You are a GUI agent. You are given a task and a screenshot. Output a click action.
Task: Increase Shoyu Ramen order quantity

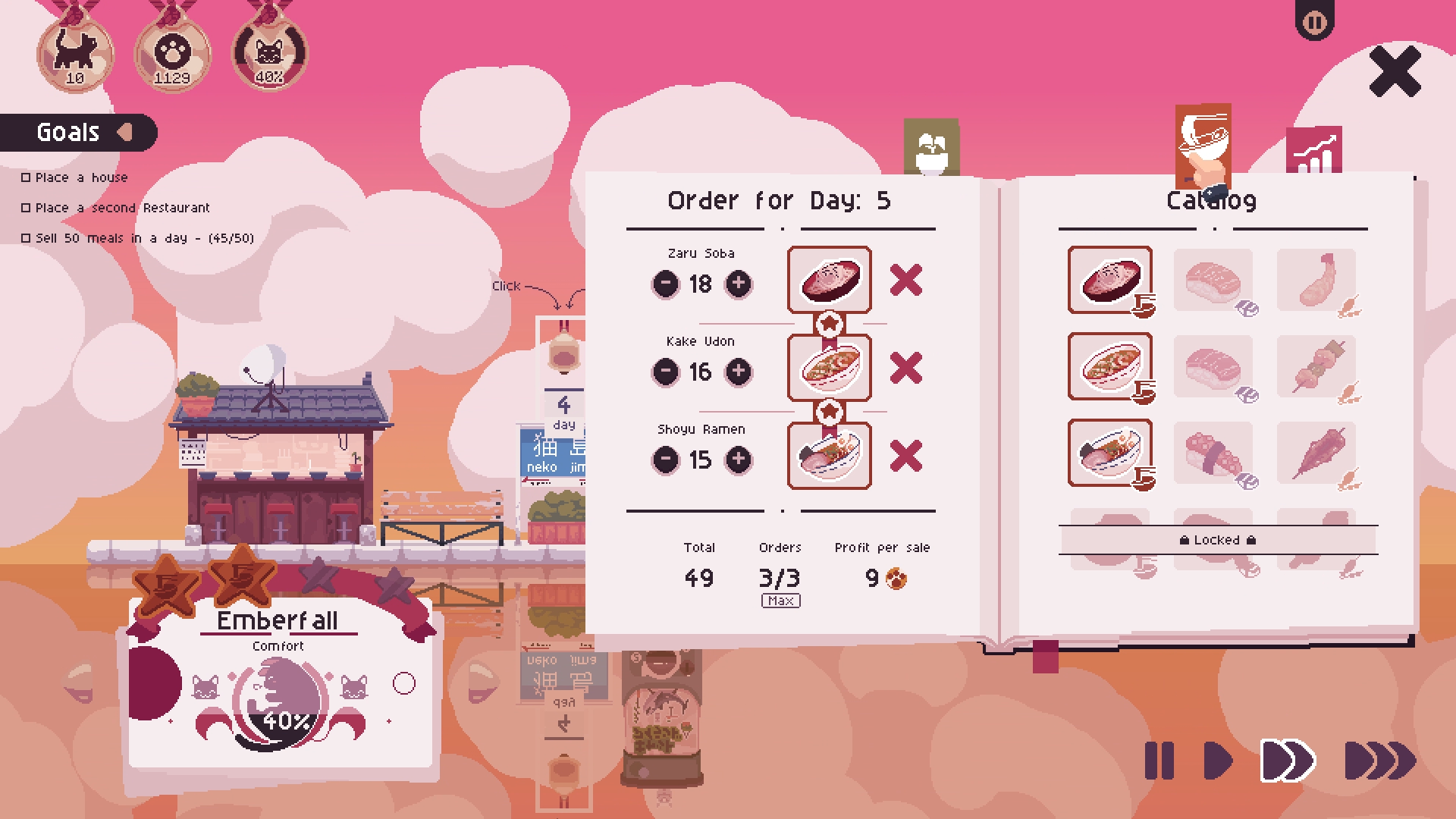[739, 459]
